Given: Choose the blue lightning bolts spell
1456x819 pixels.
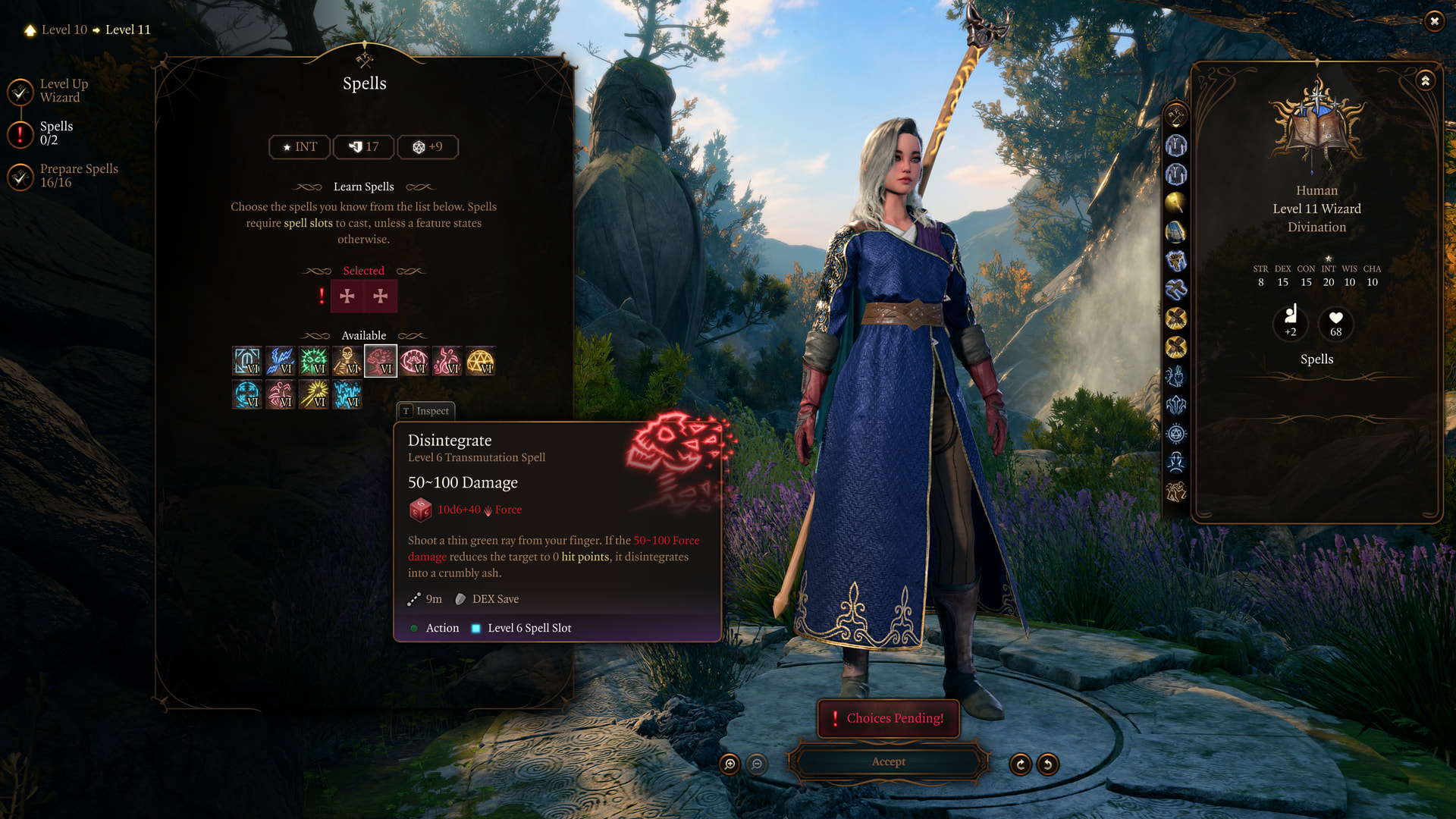Looking at the screenshot, I should pos(281,361).
